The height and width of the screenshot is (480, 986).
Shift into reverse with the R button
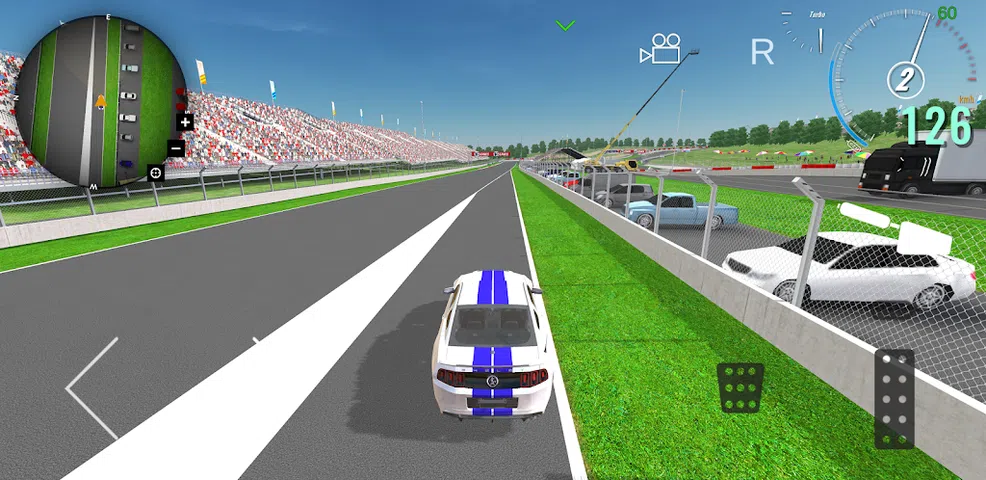[762, 53]
